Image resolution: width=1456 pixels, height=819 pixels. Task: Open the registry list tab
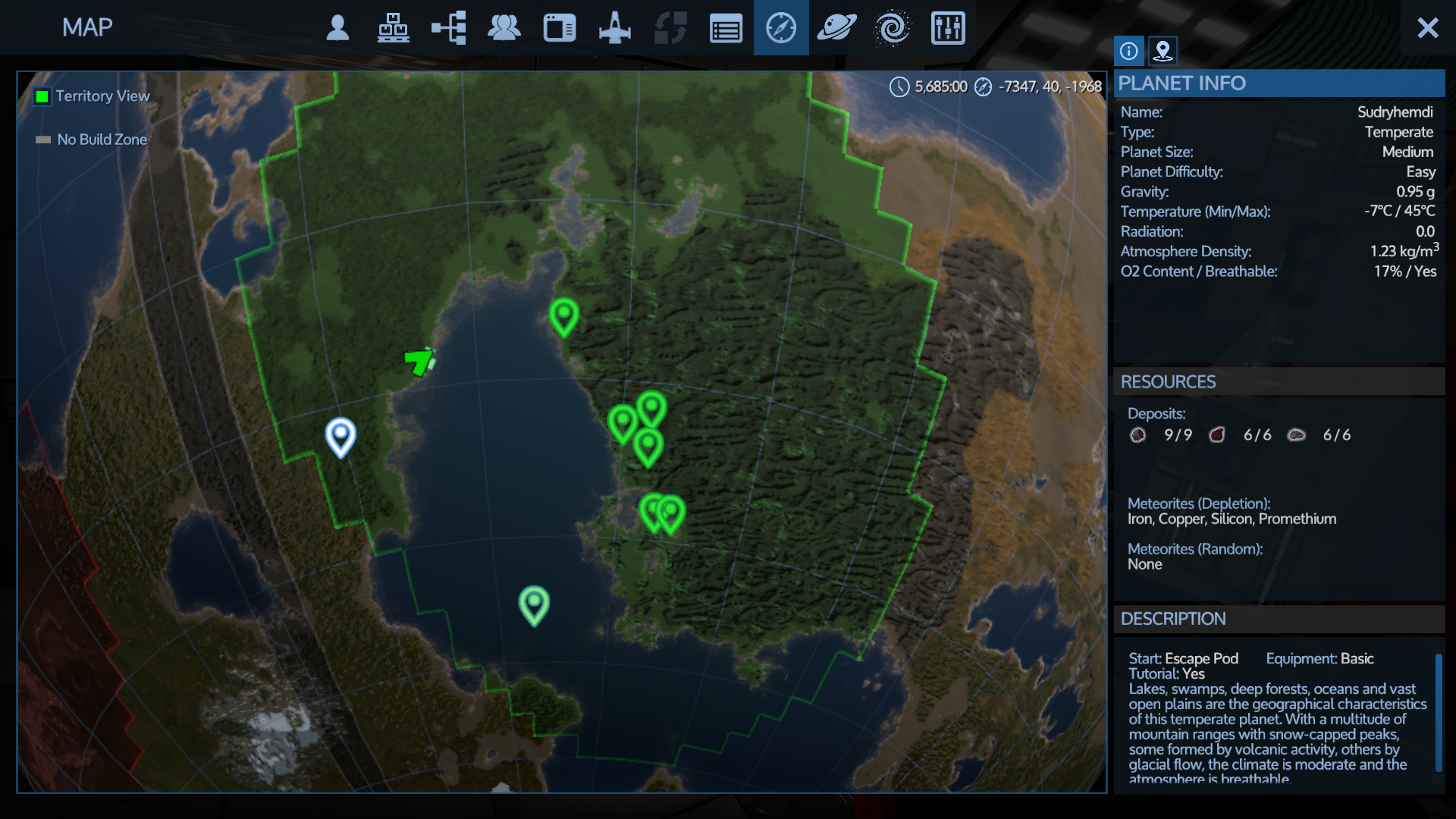tap(726, 28)
